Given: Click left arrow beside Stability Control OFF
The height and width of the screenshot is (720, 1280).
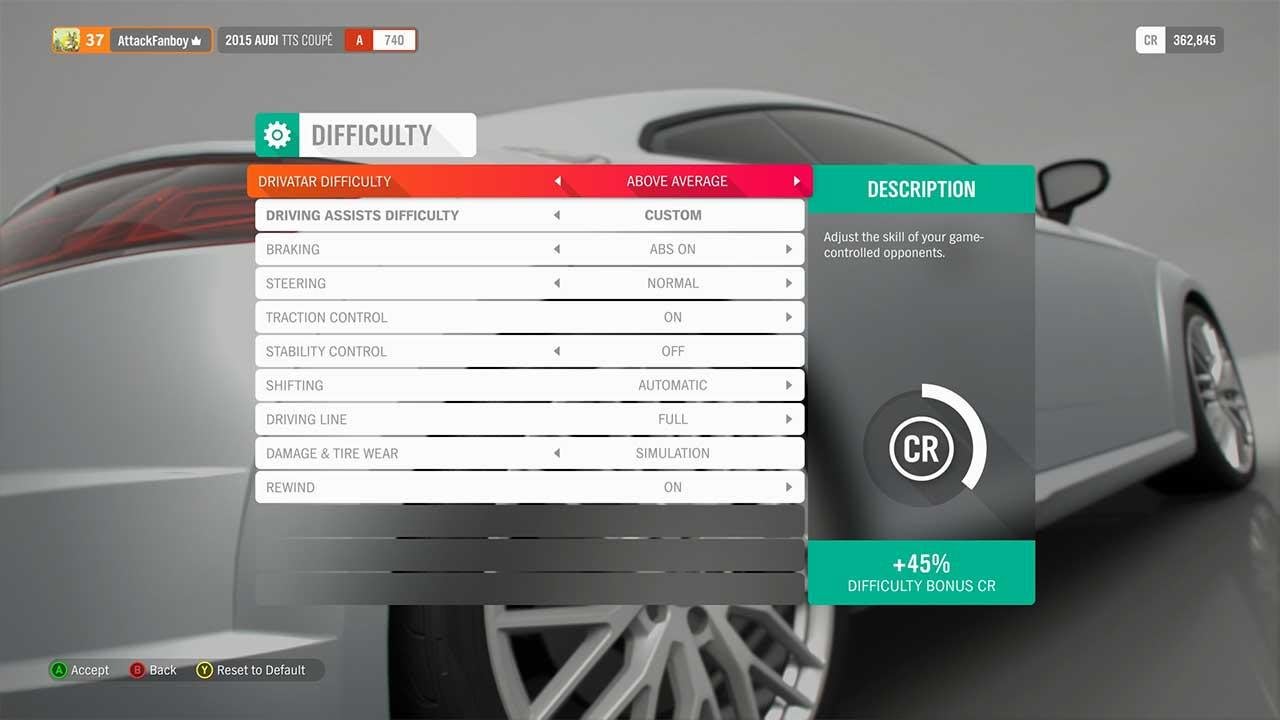Looking at the screenshot, I should tap(557, 351).
